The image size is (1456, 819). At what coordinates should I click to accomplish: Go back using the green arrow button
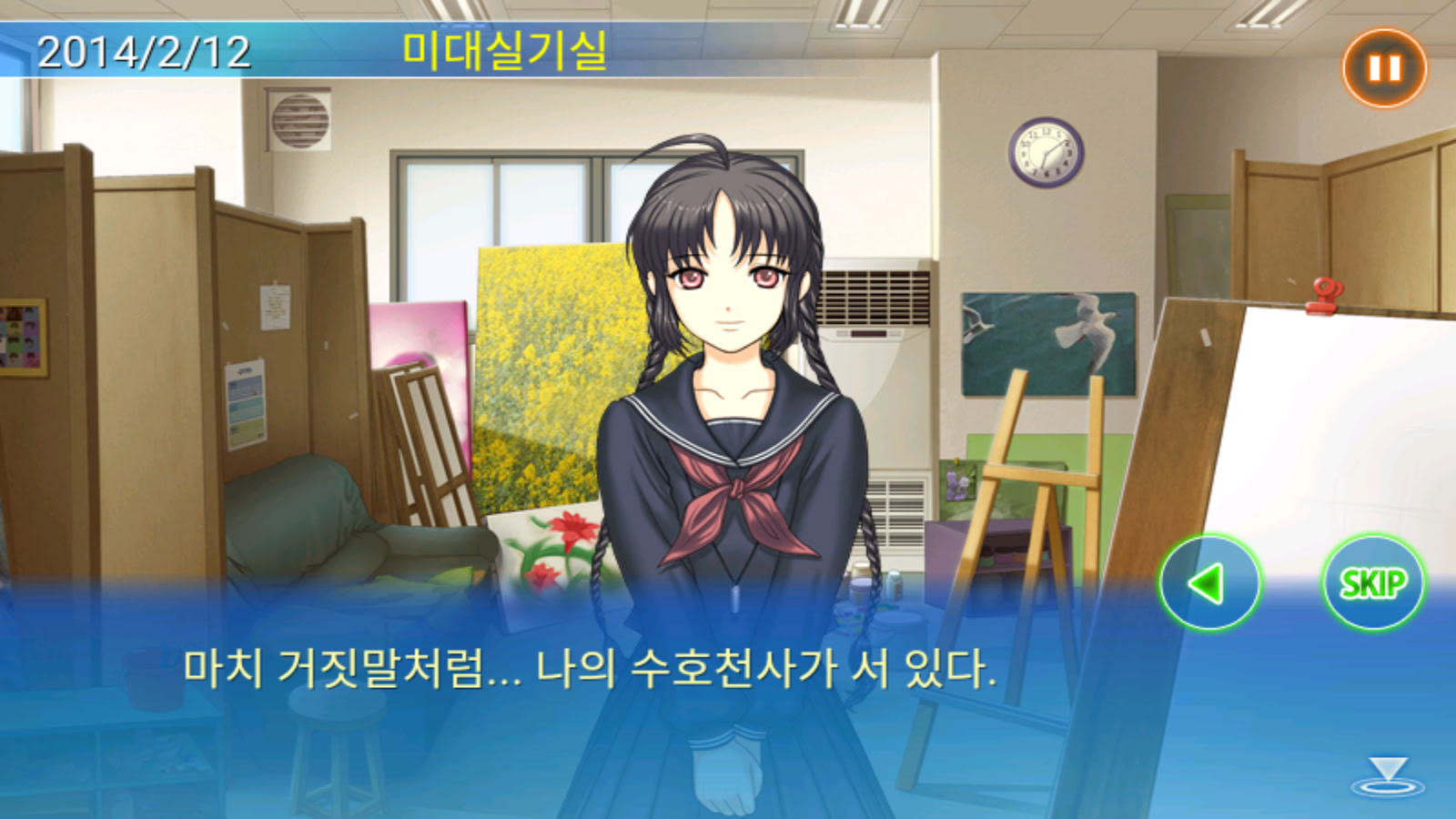(x=1209, y=582)
